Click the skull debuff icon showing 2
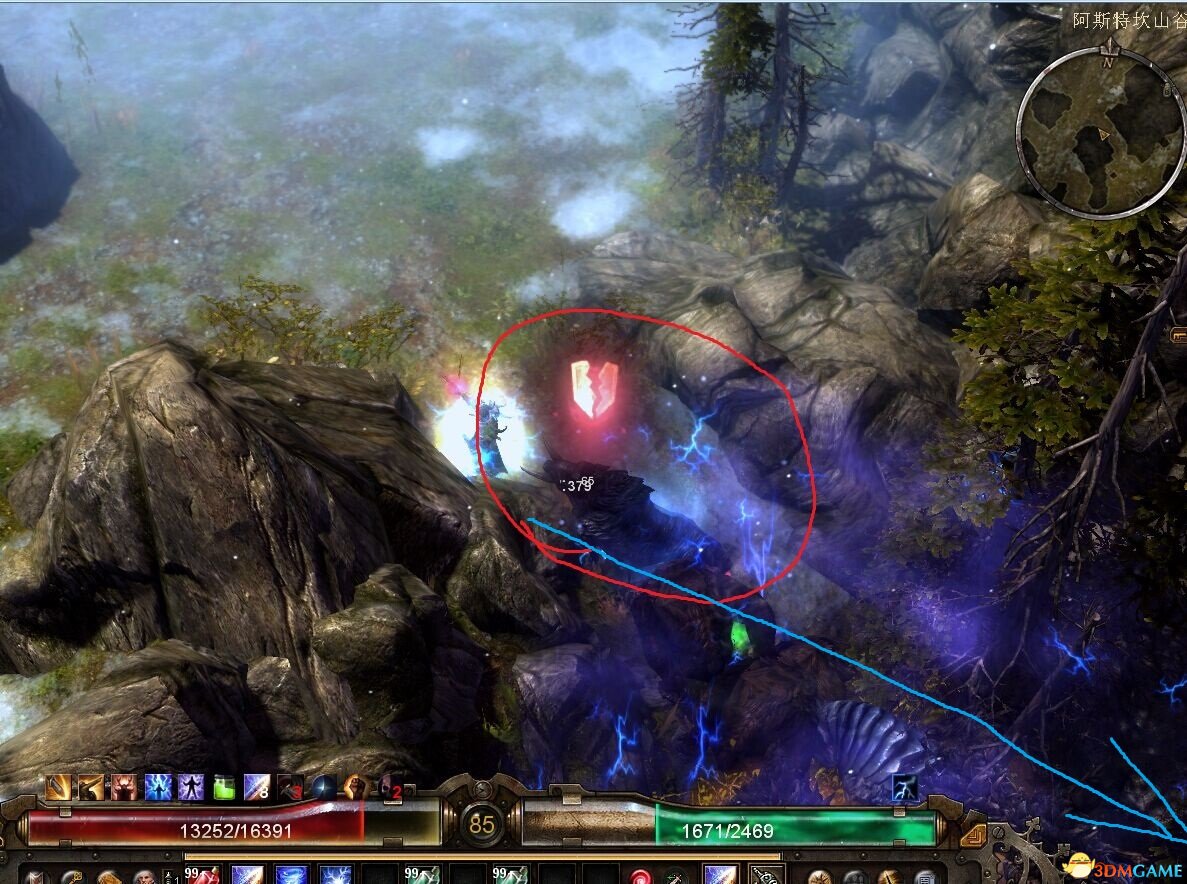Viewport: 1187px width, 884px height. point(389,788)
